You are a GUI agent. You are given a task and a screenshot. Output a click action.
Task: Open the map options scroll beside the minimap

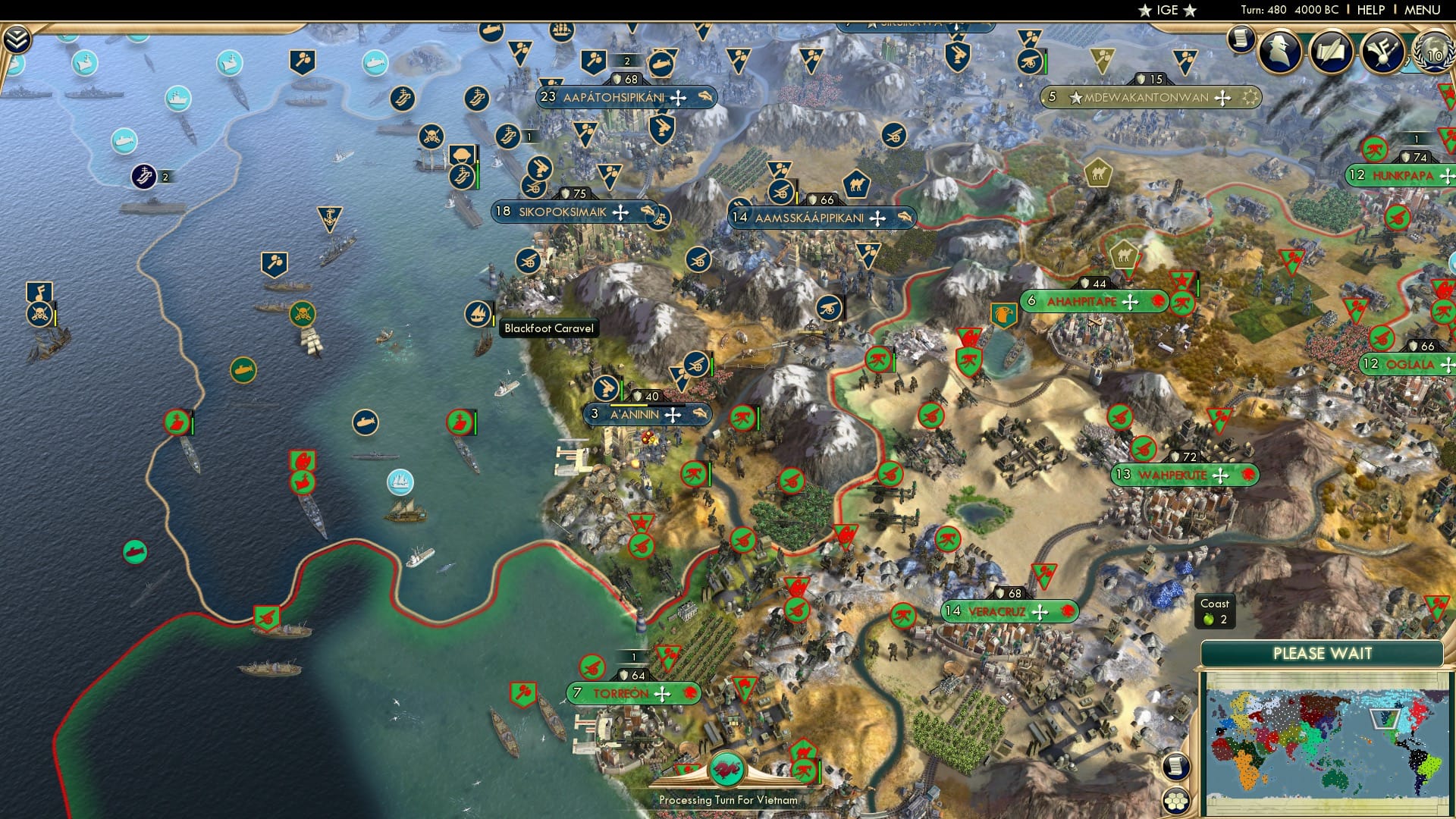point(1175,767)
